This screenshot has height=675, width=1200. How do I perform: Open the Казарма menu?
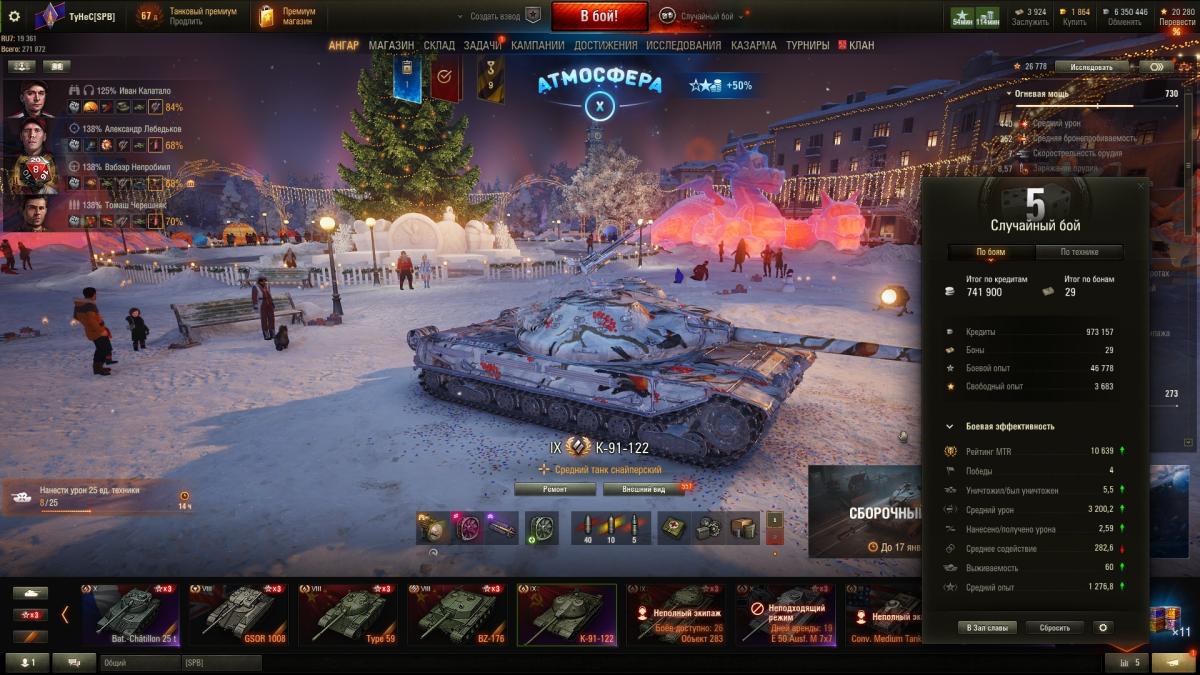tap(753, 45)
